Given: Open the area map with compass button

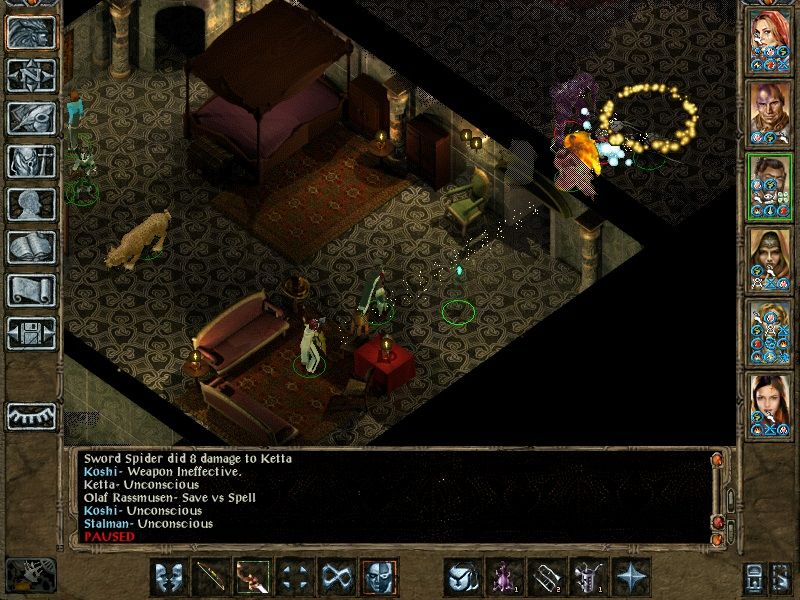Looking at the screenshot, I should 31,76.
